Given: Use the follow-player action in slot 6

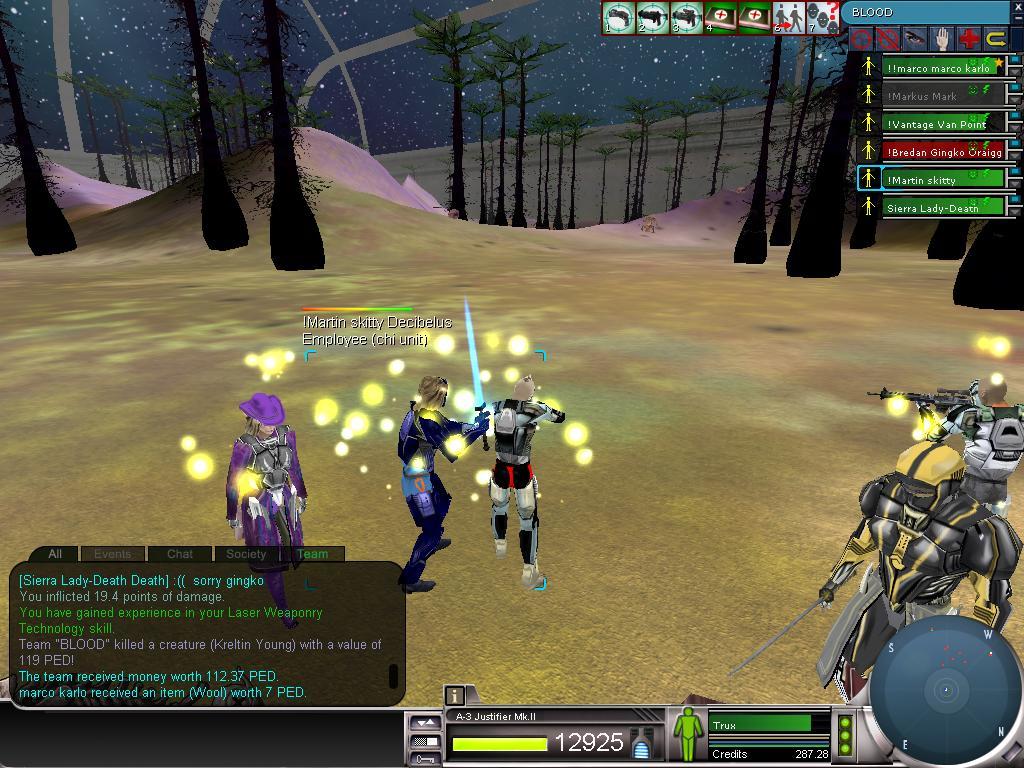Looking at the screenshot, I should [x=789, y=18].
